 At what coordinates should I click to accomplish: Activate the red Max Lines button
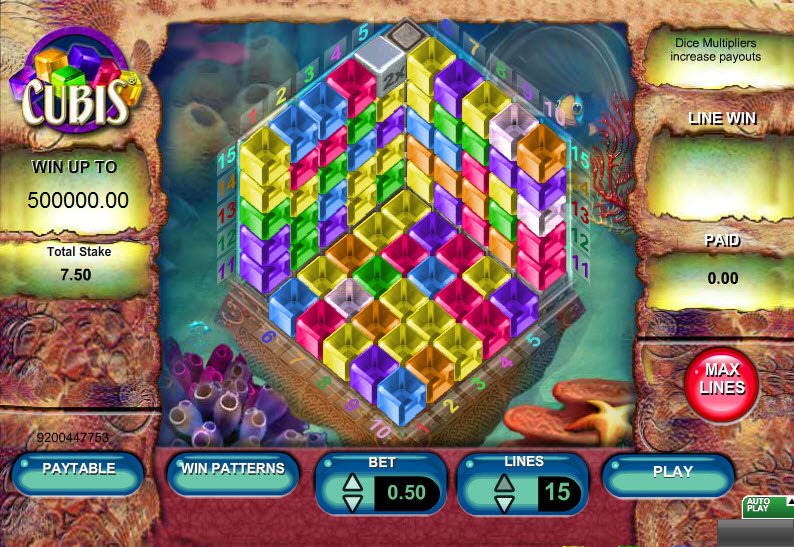pos(721,380)
